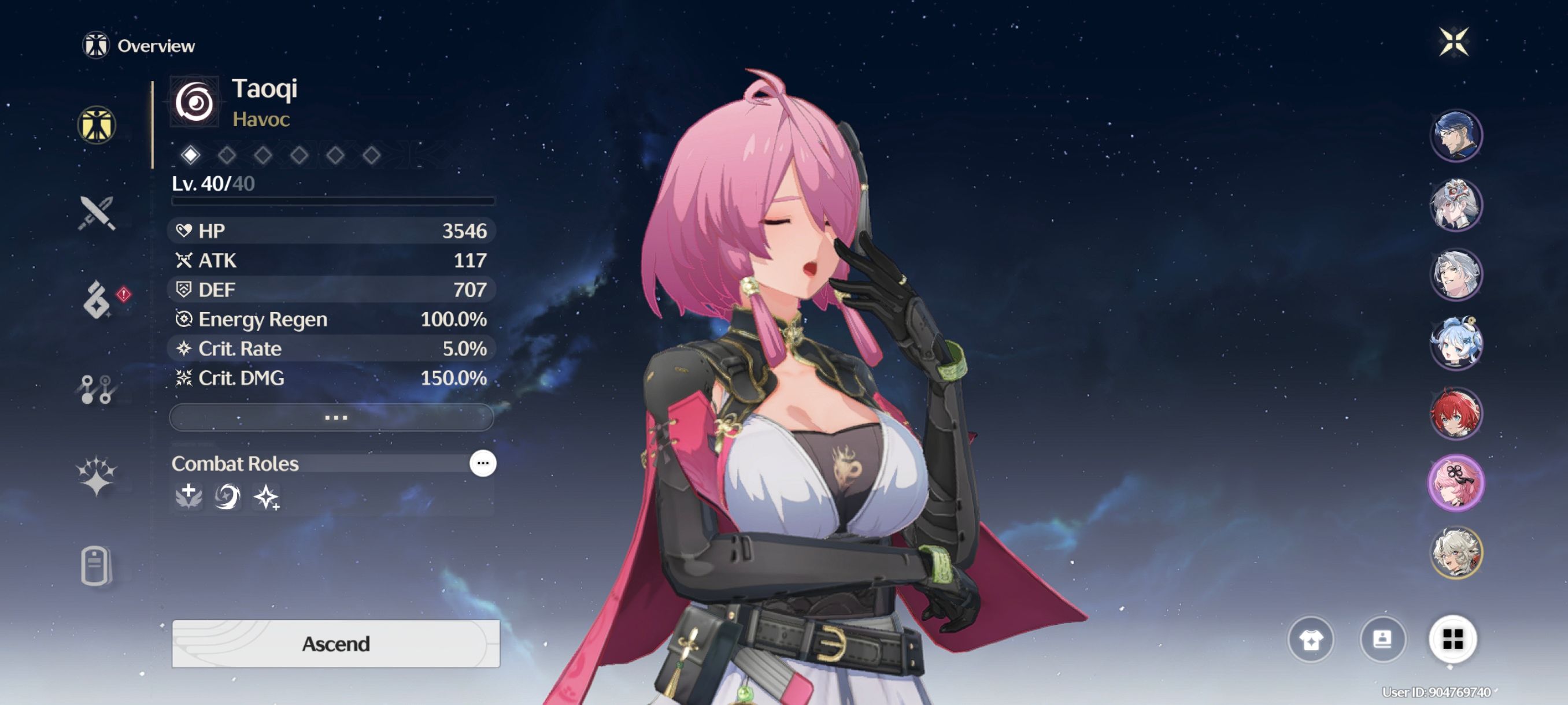
Task: Select the Overview tab icon in sidebar
Action: click(97, 125)
